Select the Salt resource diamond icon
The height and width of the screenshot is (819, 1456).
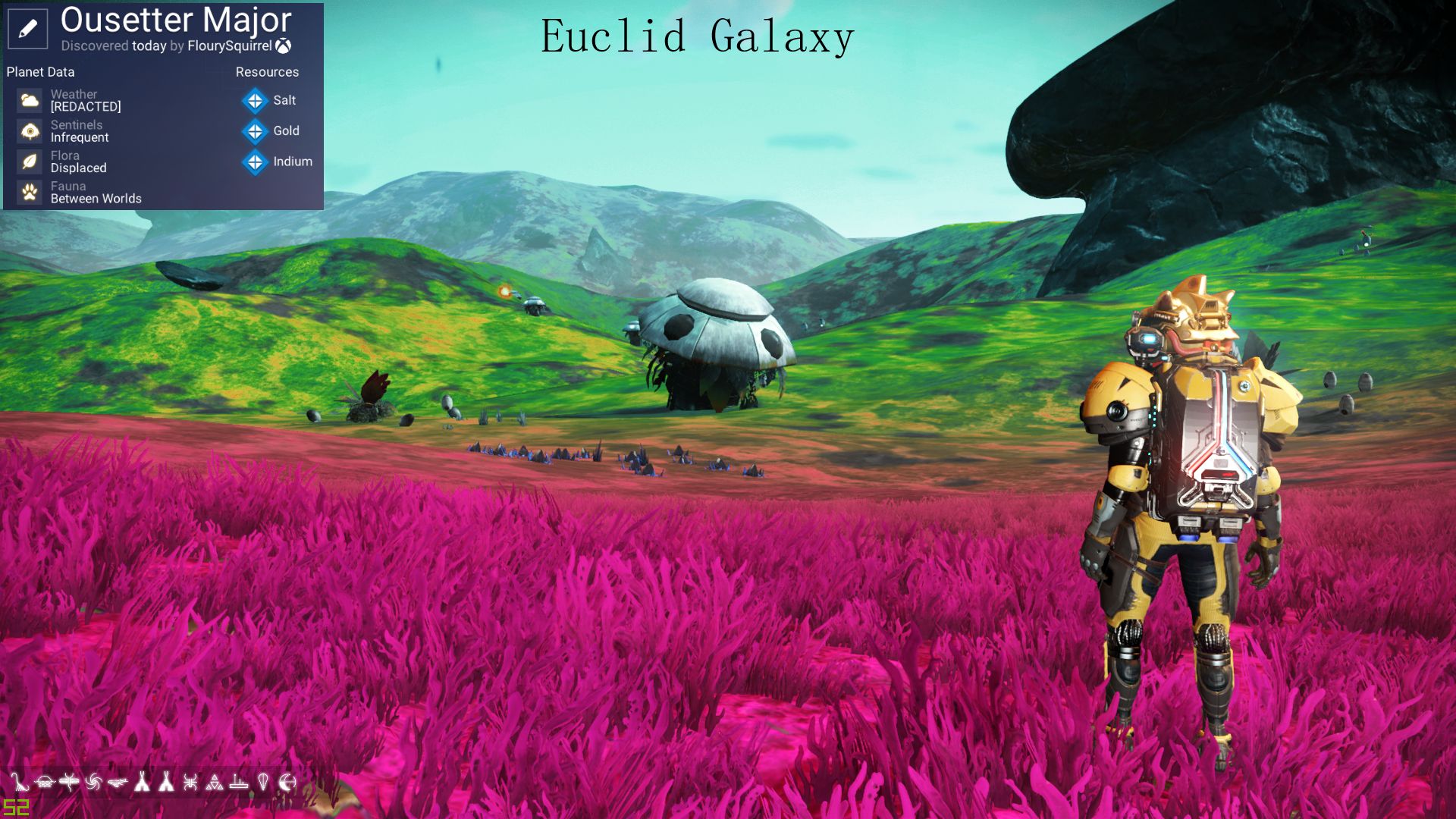point(253,100)
